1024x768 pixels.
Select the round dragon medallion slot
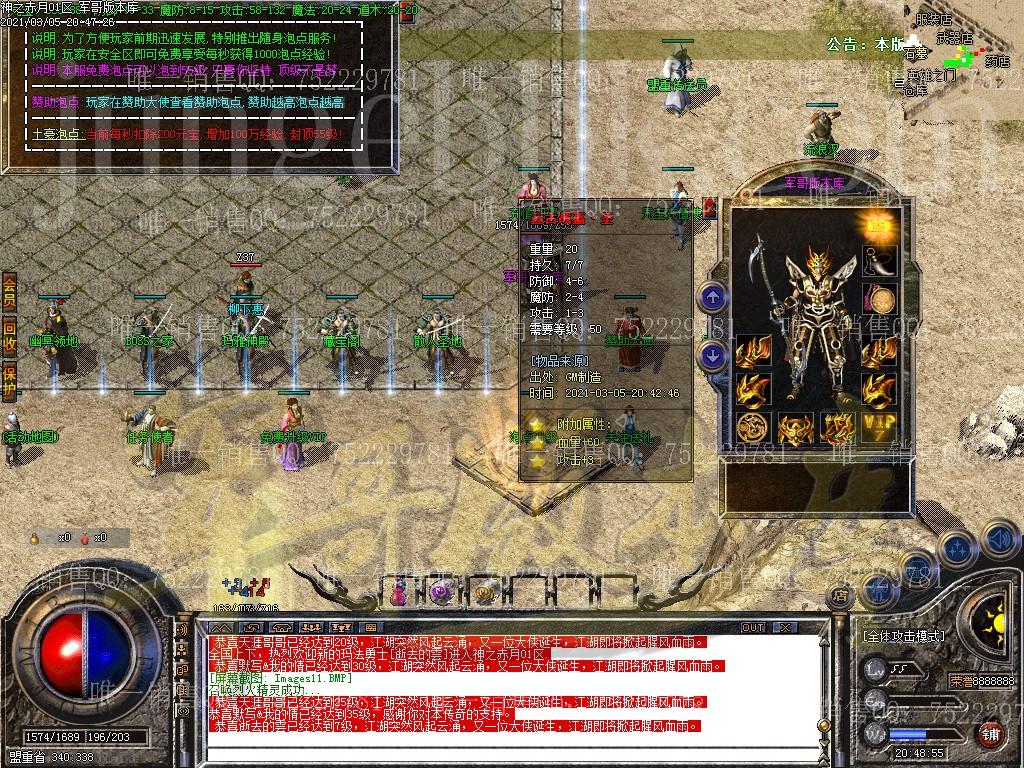(752, 428)
